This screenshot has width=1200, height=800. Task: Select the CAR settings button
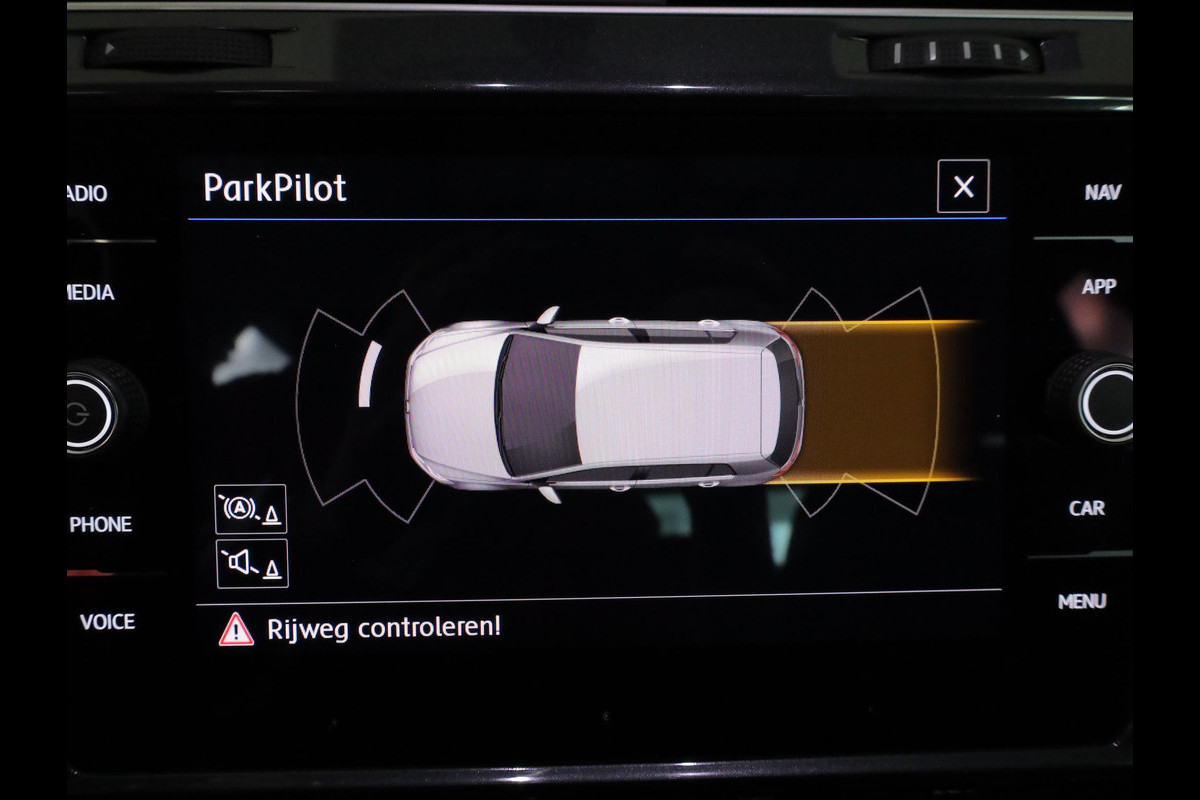point(1087,508)
